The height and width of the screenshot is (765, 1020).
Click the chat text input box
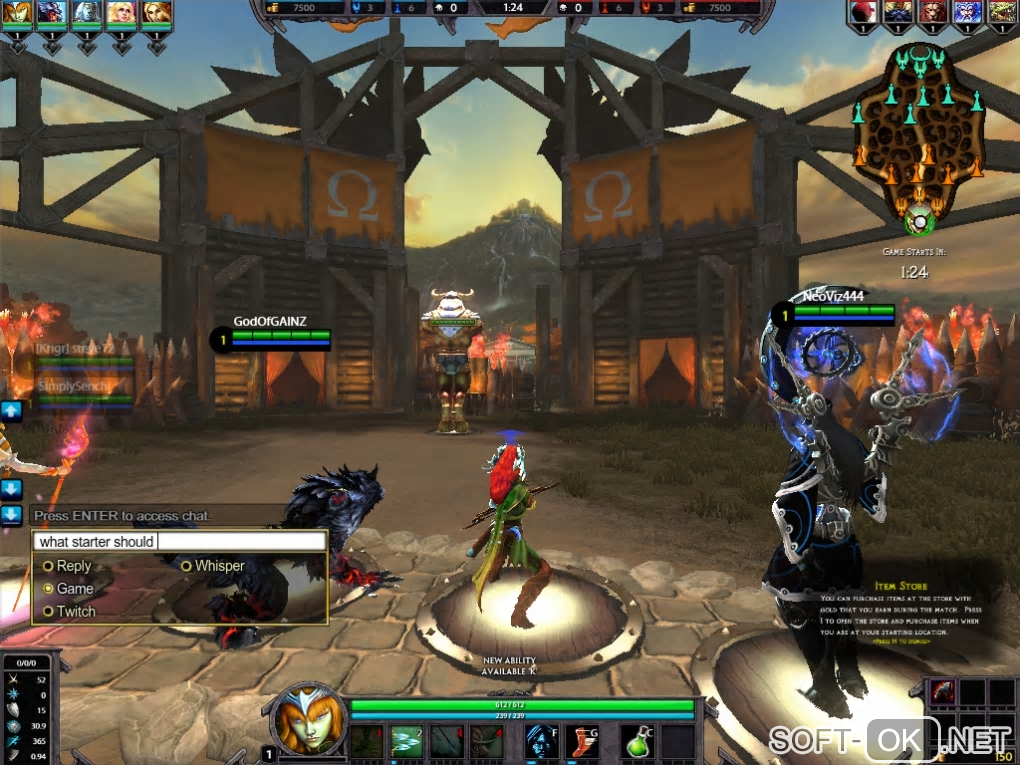180,541
